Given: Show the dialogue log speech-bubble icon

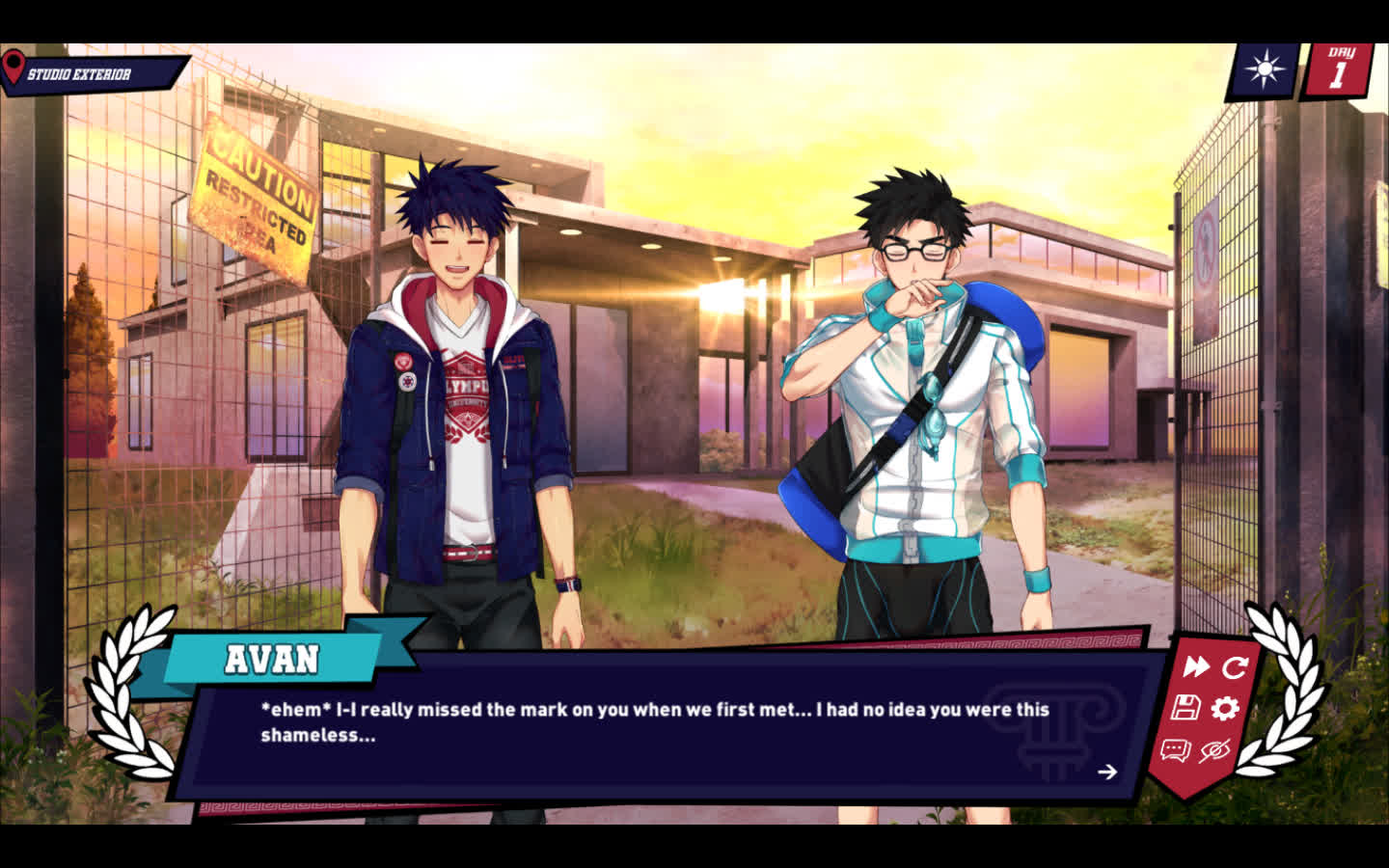Looking at the screenshot, I should point(1175,750).
